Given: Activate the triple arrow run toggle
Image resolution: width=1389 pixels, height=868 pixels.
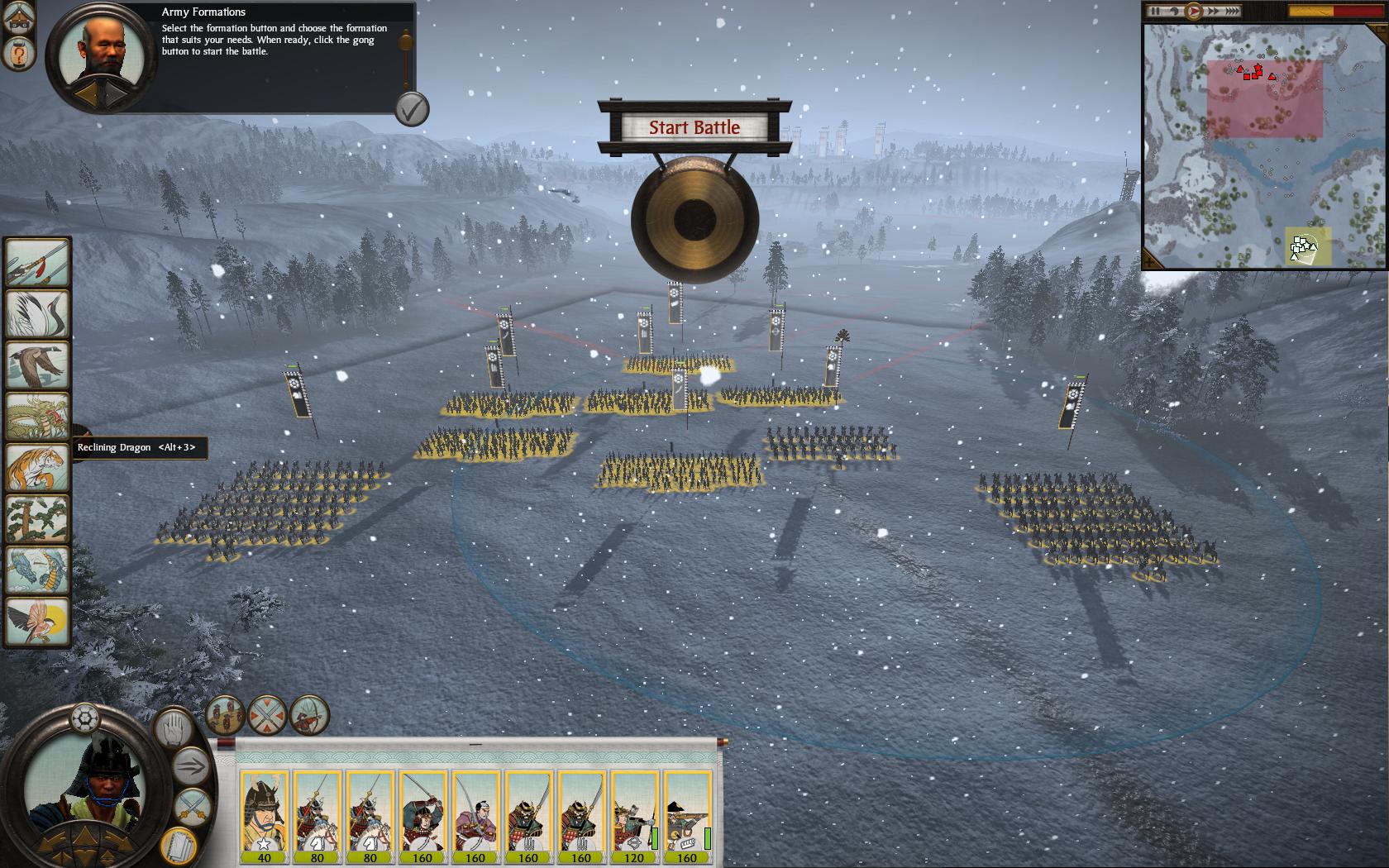Looking at the screenshot, I should [192, 767].
